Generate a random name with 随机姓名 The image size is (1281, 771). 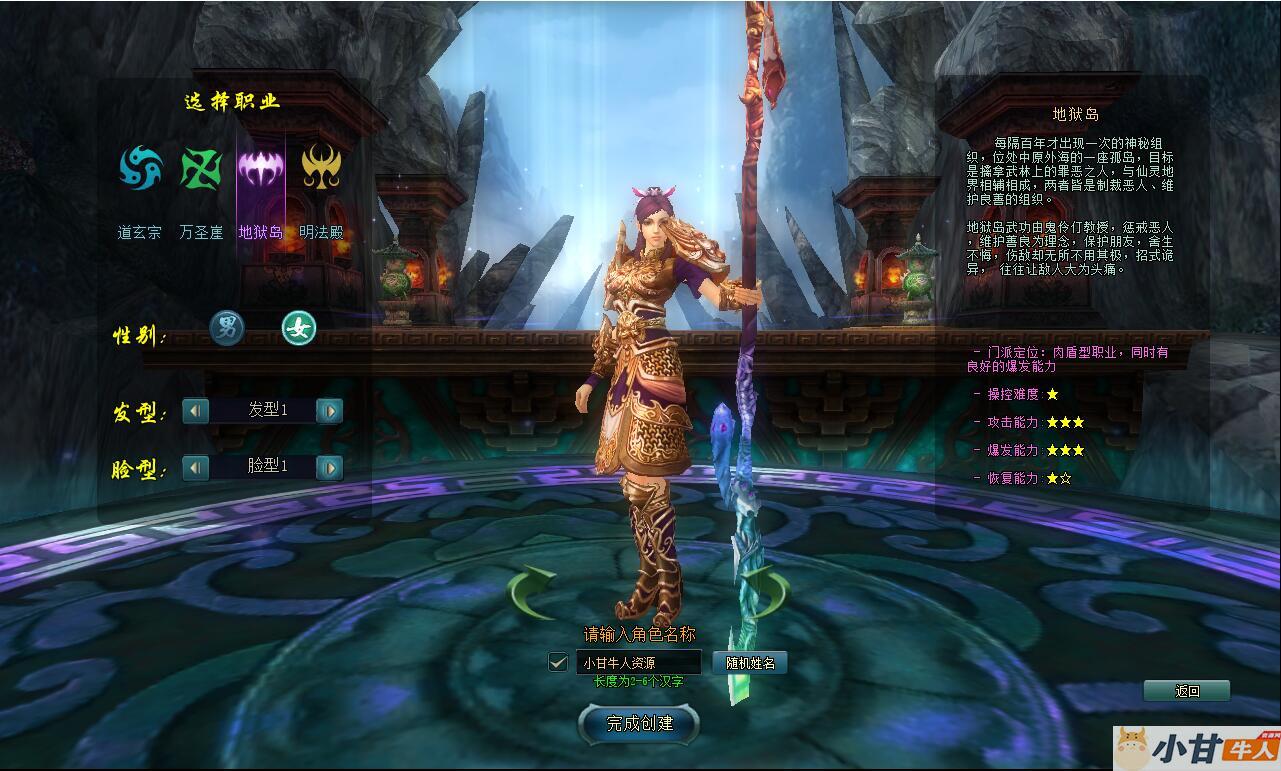750,662
